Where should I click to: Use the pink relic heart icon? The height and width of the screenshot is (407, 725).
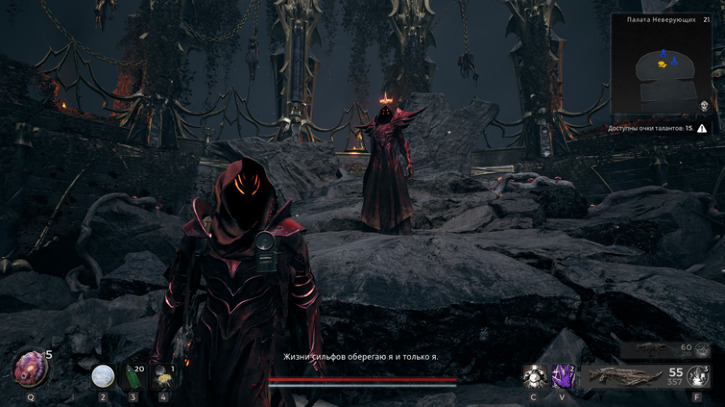(31, 368)
